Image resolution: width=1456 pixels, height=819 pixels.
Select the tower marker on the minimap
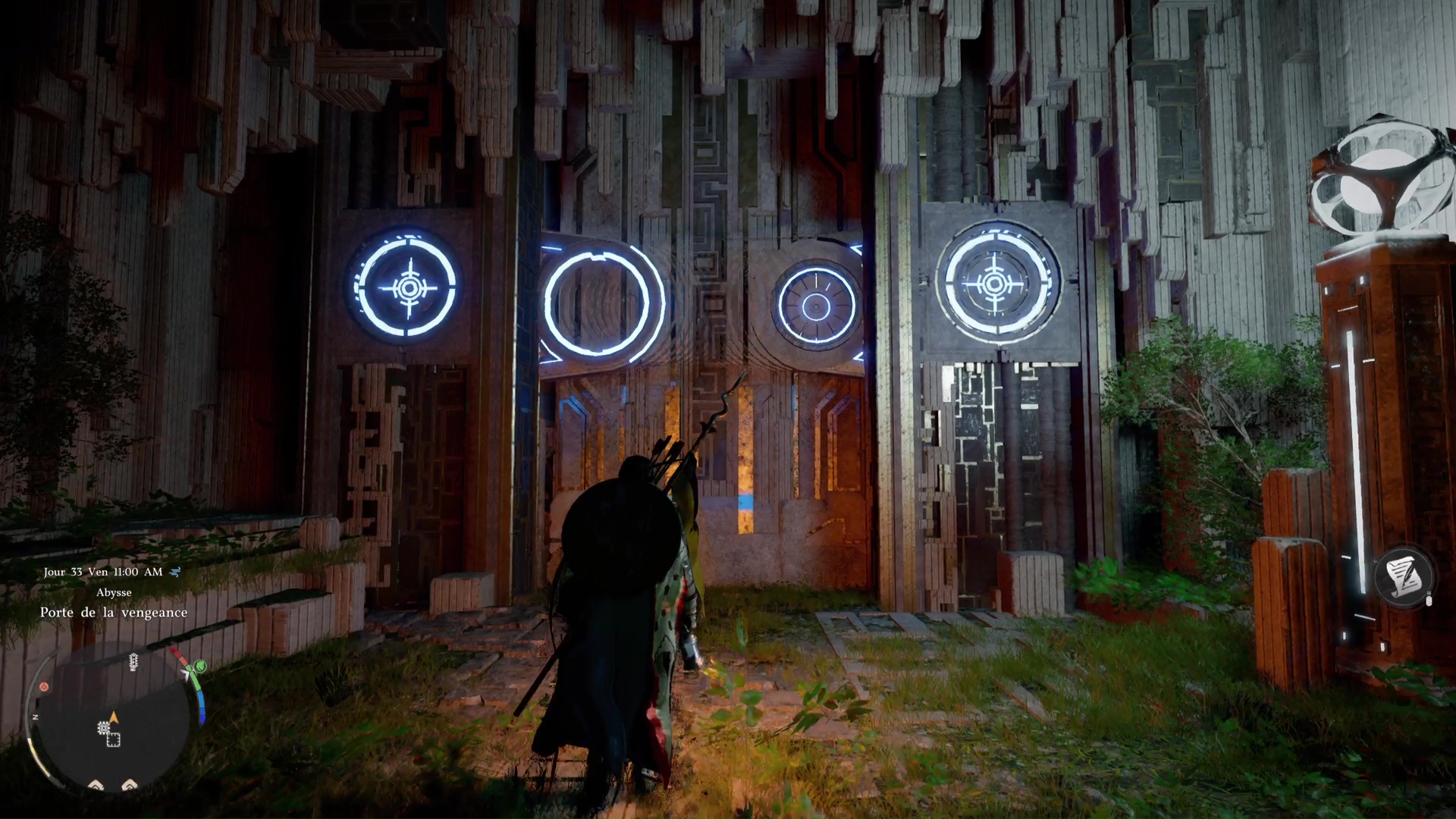coord(133,663)
